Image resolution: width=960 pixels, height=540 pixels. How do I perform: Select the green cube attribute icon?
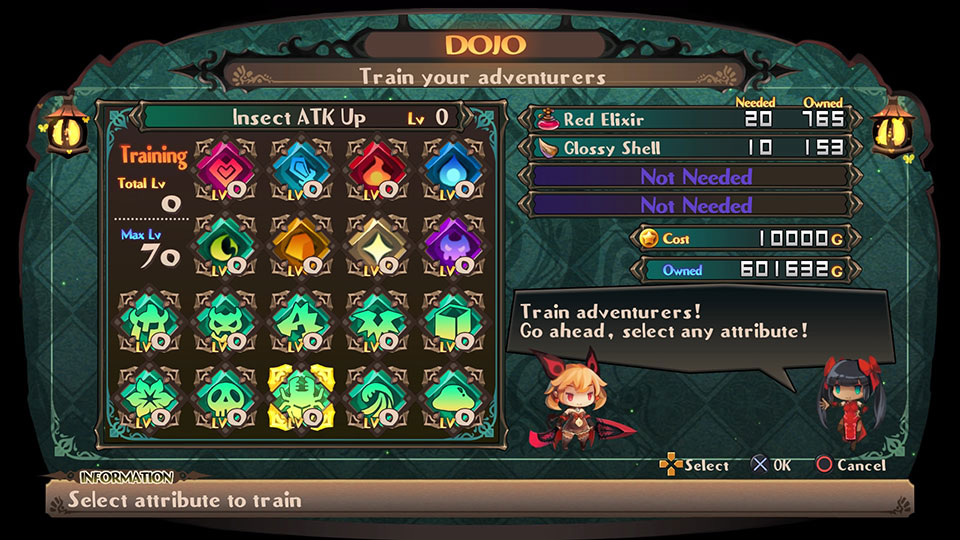pos(450,320)
